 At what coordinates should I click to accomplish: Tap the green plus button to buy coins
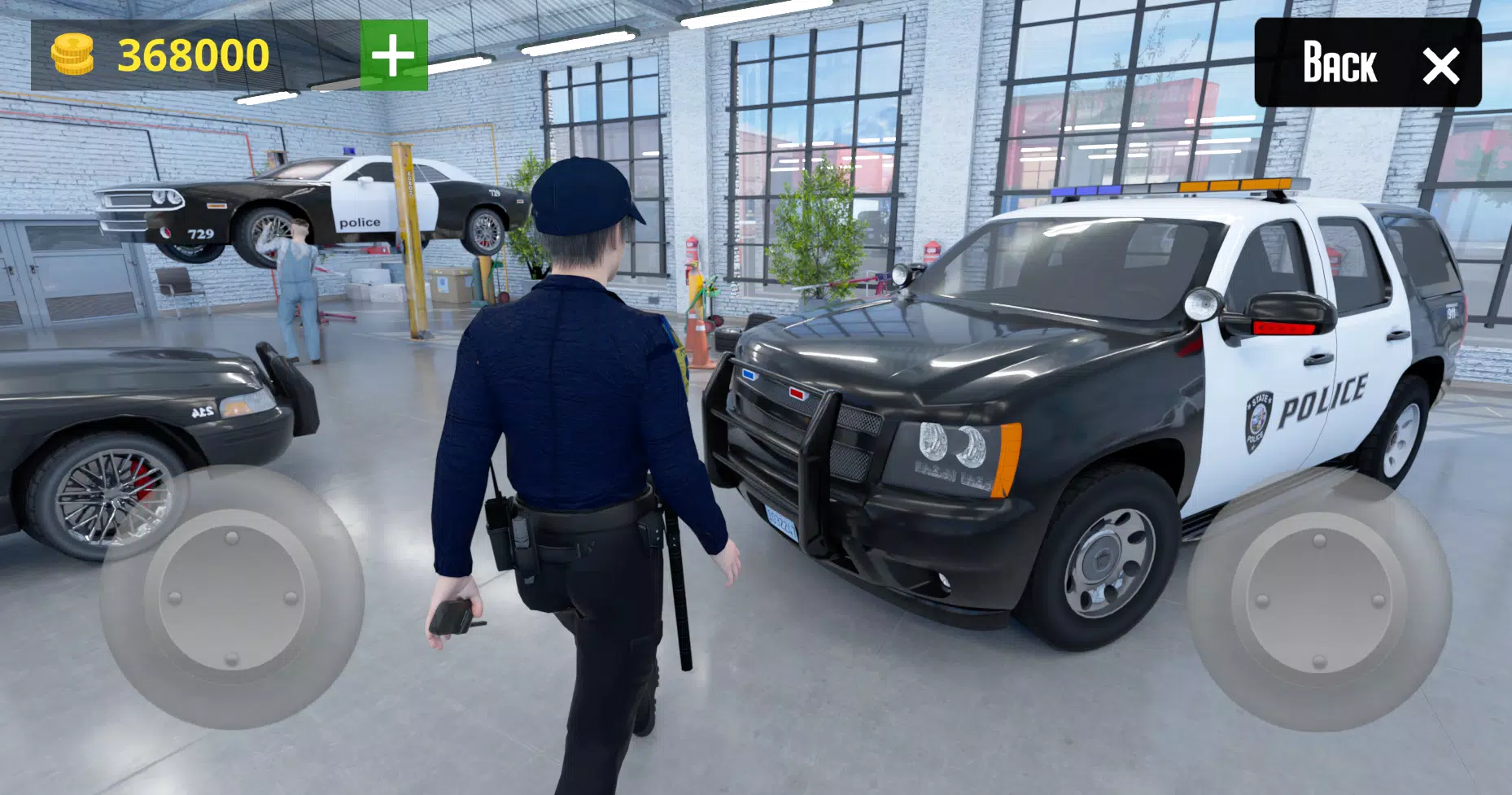point(394,52)
